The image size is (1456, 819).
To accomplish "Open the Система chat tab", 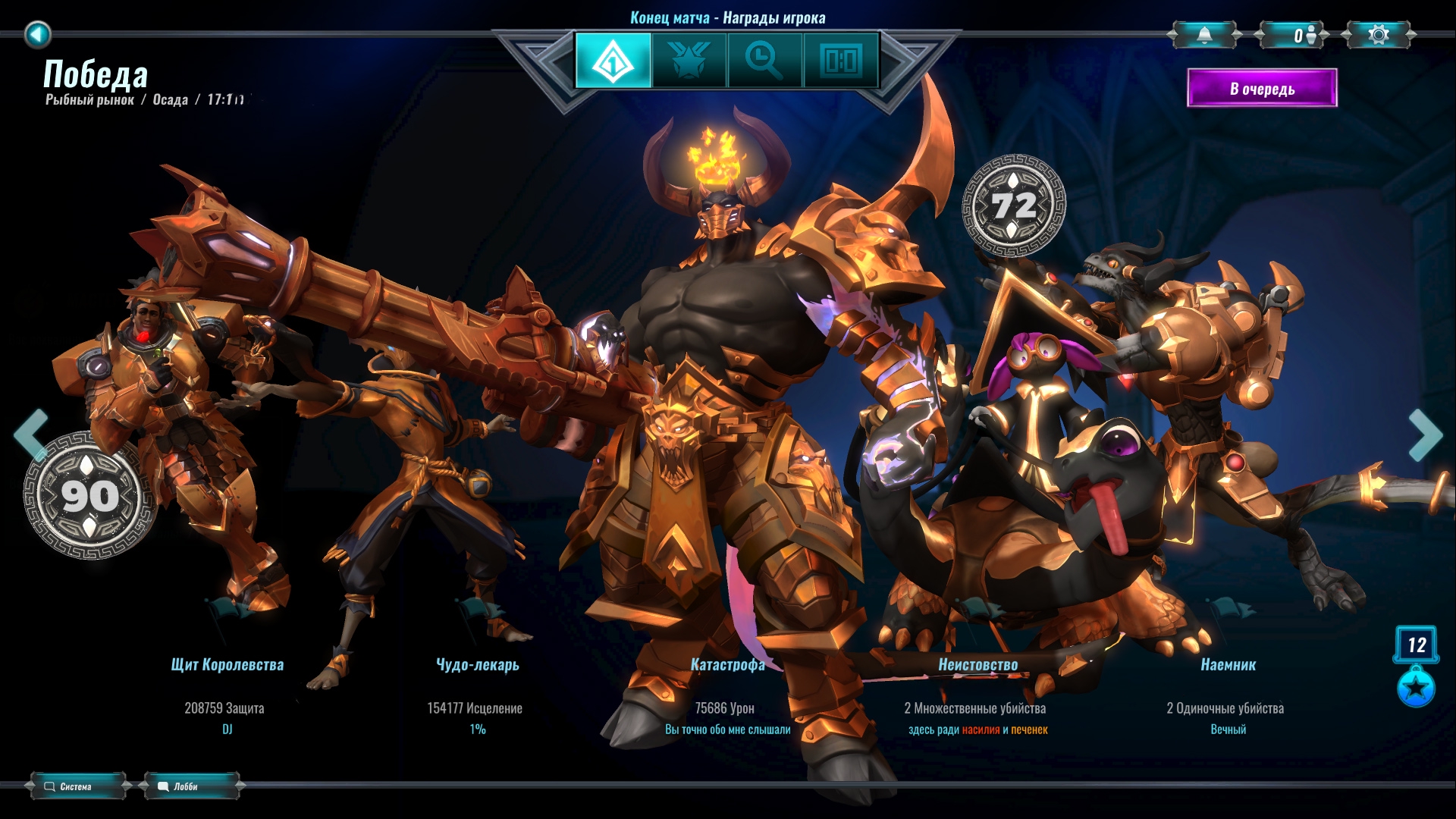I will [x=77, y=786].
